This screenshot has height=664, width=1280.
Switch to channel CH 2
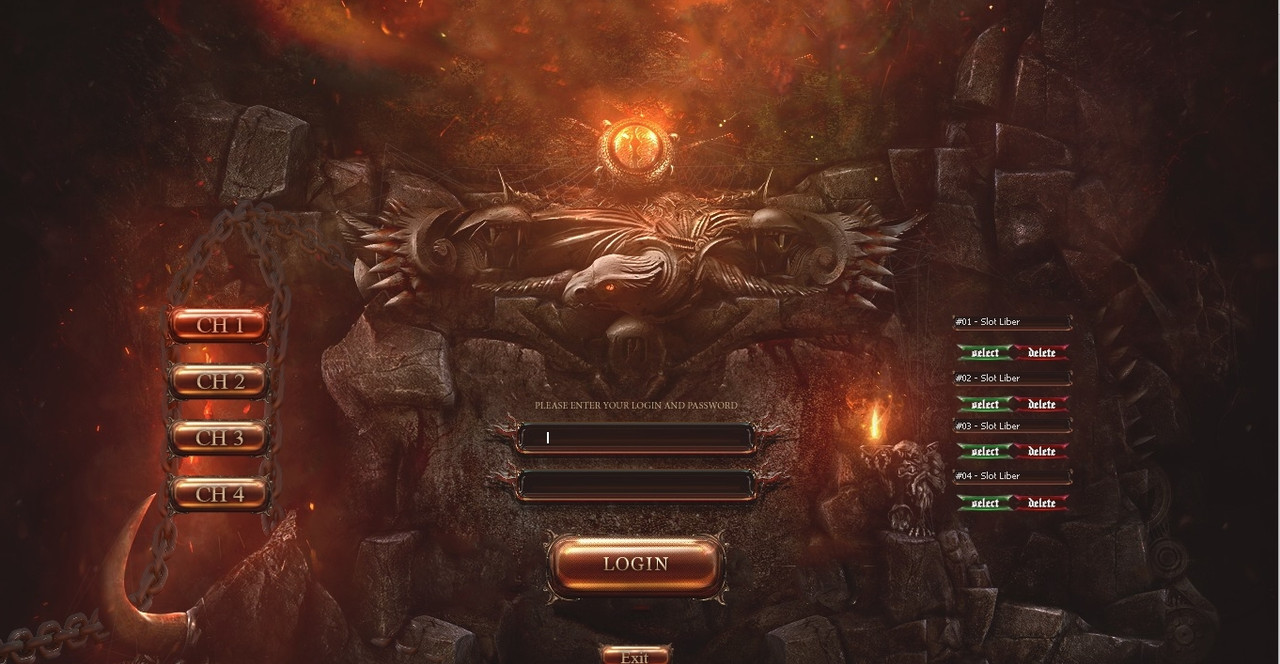[220, 381]
